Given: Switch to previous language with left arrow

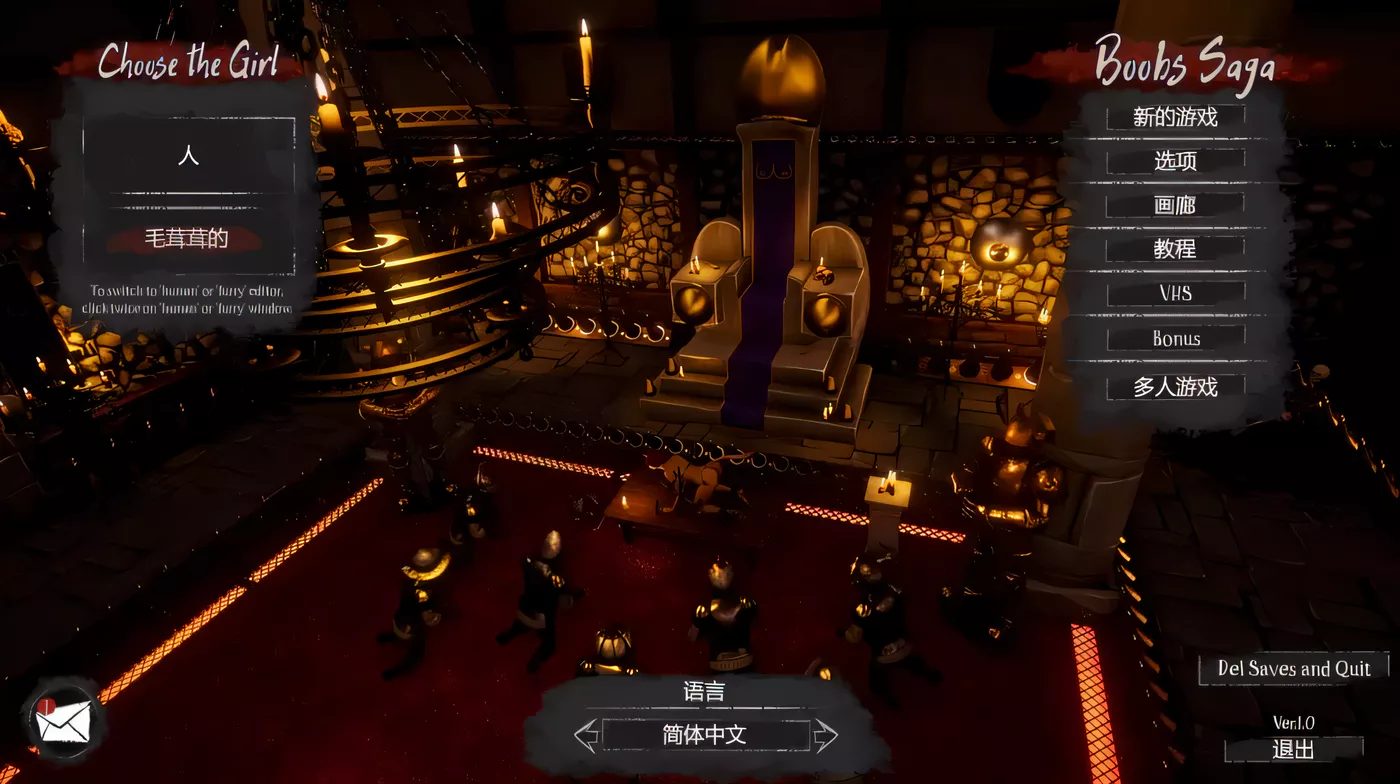Looking at the screenshot, I should (x=586, y=736).
